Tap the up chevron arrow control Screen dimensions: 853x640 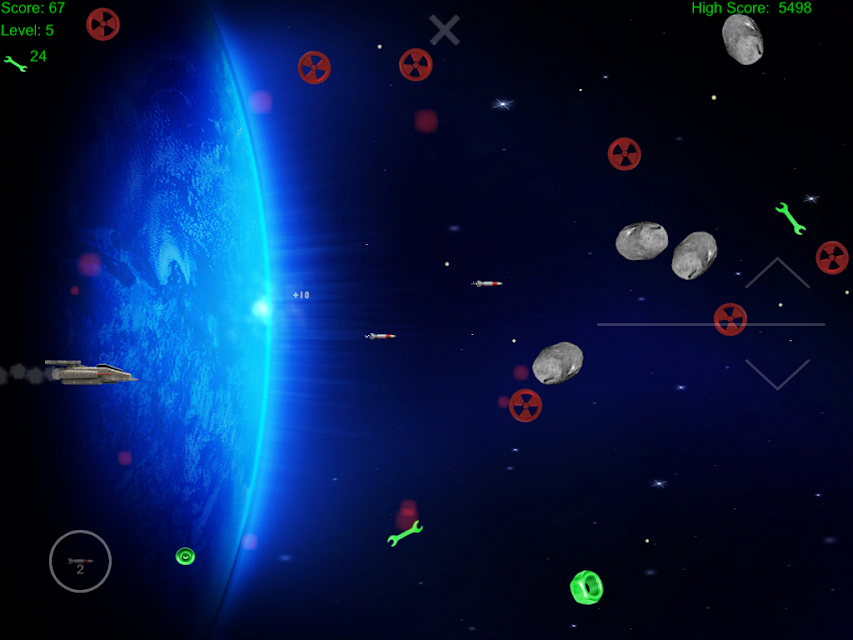click(777, 274)
